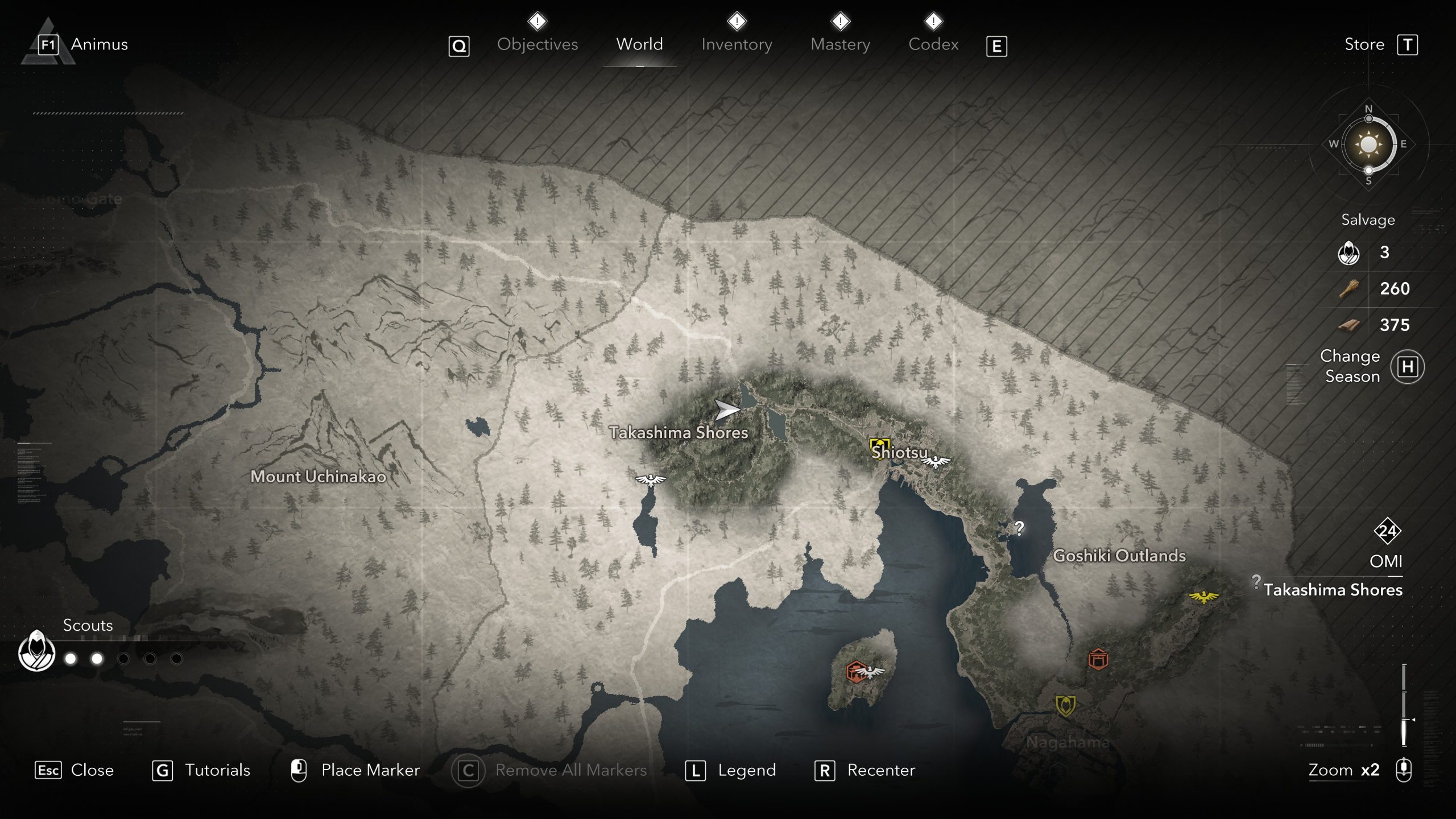
Task: Go to the Mastery tab
Action: (840, 44)
